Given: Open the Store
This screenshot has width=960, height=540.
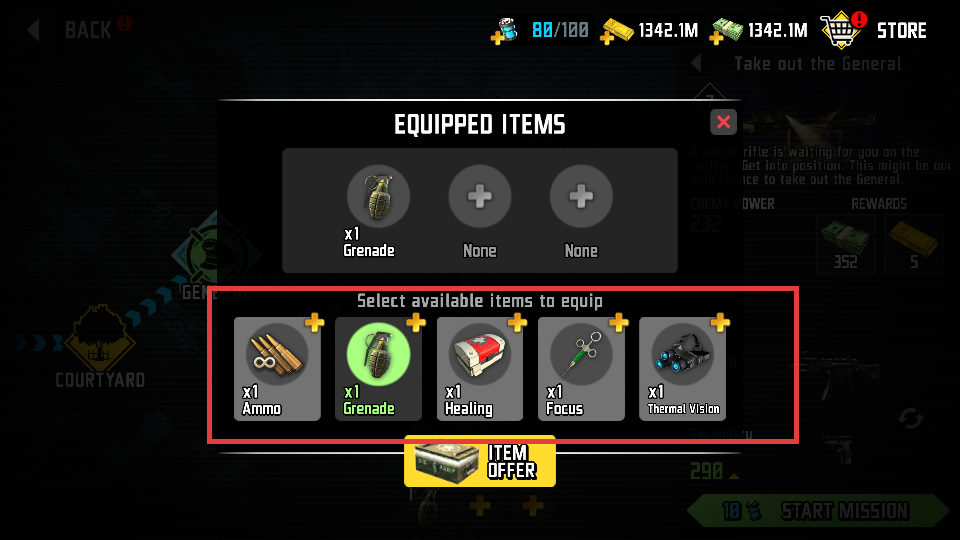Looking at the screenshot, I should [874, 30].
